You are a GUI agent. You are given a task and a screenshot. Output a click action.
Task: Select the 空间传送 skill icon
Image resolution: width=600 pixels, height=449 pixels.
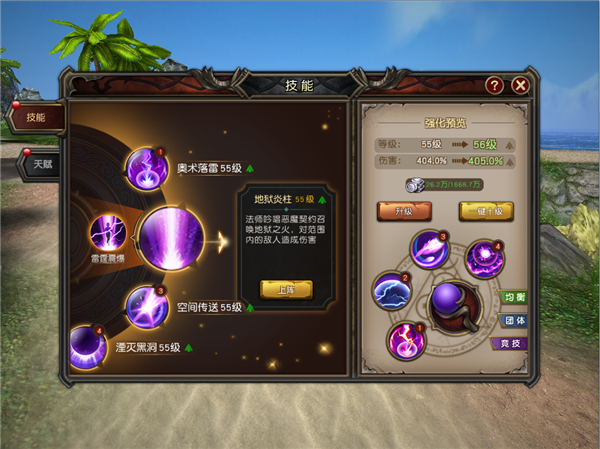coord(147,307)
